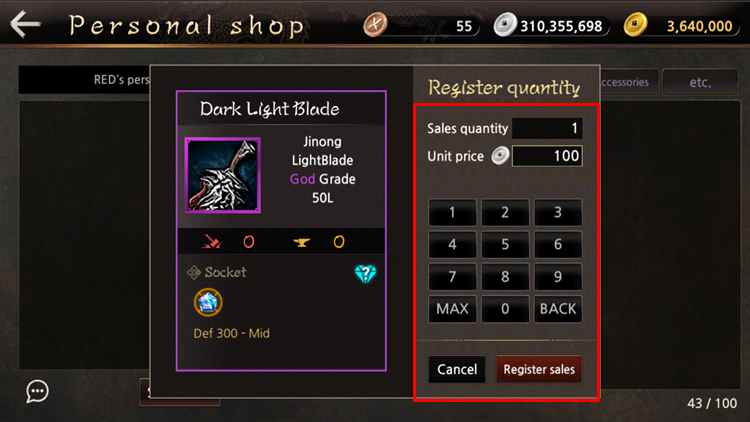
Task: Enter digit 5 on the keypad
Action: pyautogui.click(x=505, y=245)
